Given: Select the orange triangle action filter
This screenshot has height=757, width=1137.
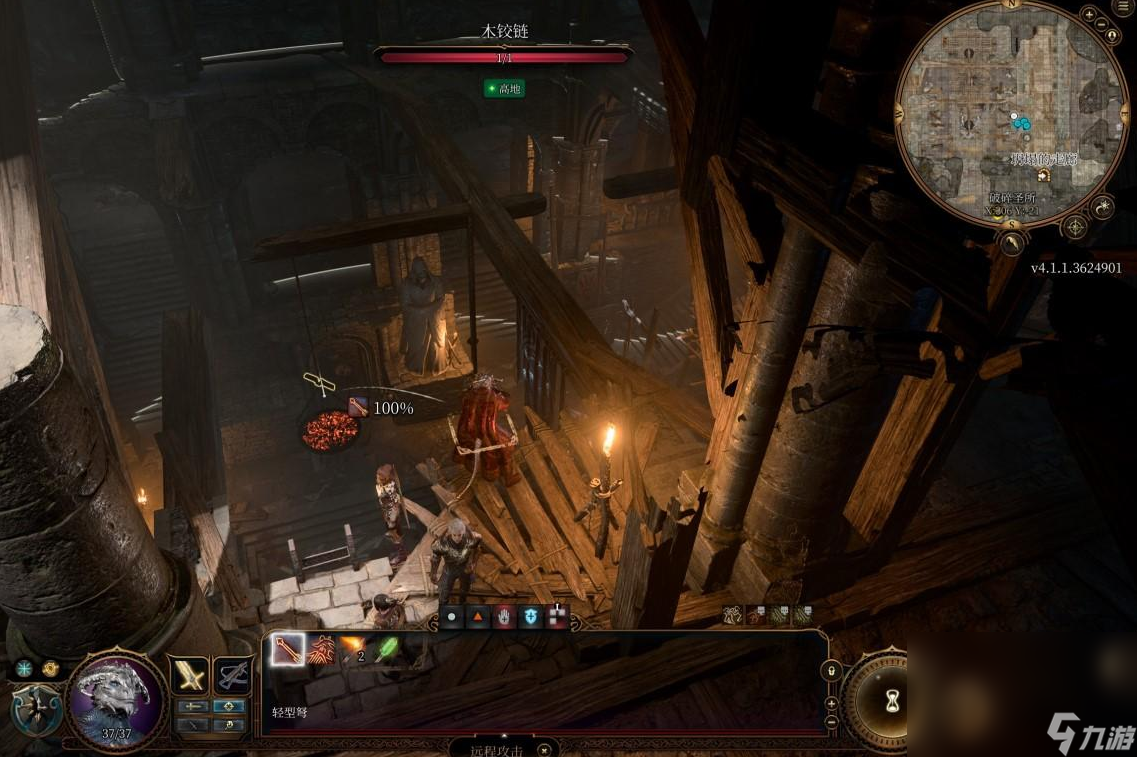Looking at the screenshot, I should click(x=478, y=618).
